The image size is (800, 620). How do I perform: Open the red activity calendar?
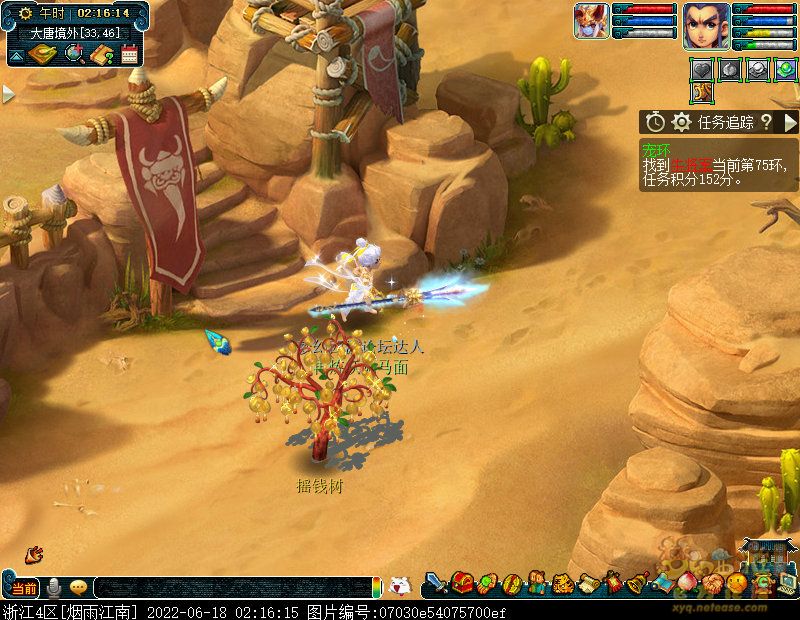[x=129, y=54]
